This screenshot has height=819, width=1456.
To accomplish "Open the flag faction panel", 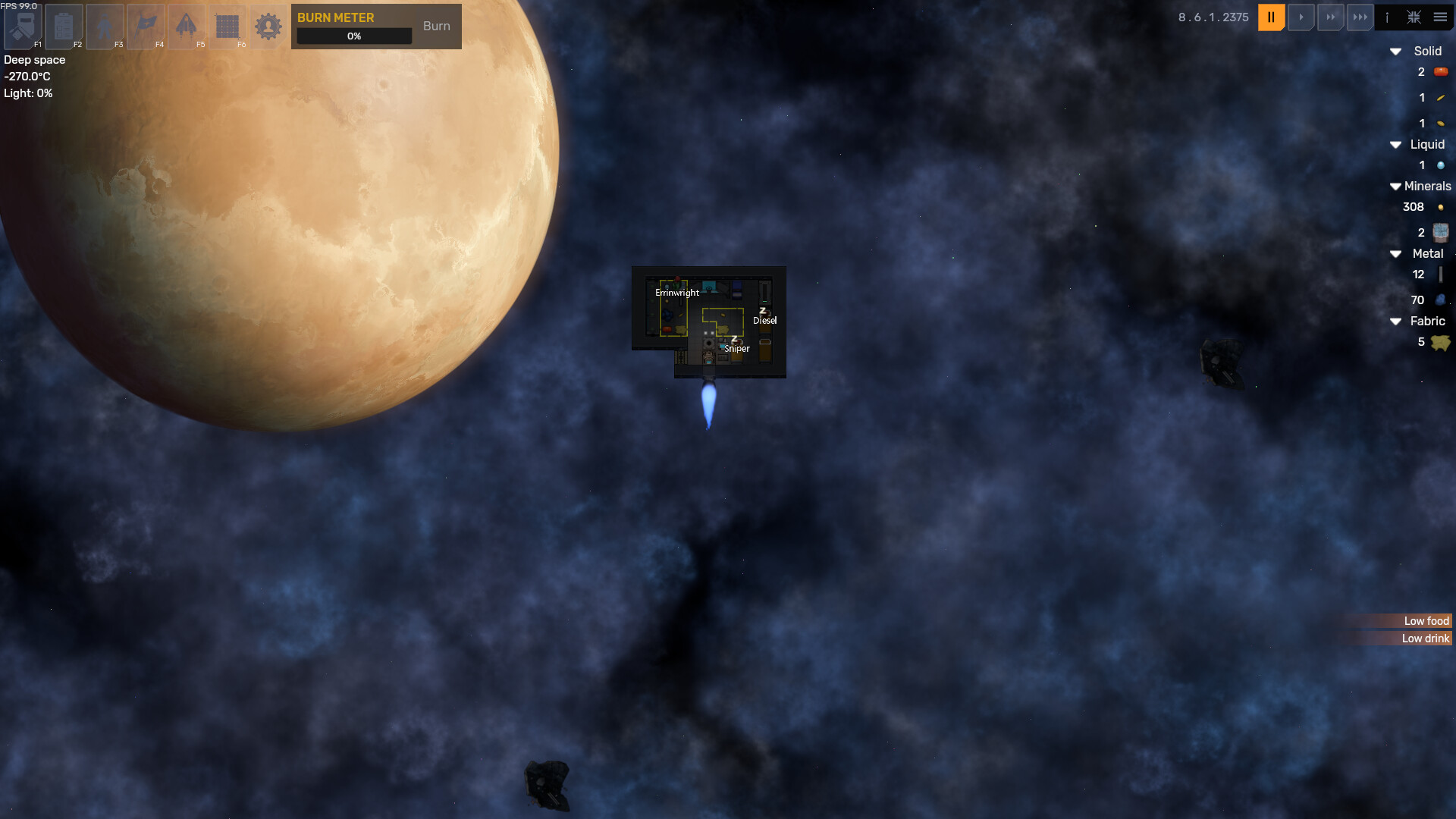I will point(146,27).
